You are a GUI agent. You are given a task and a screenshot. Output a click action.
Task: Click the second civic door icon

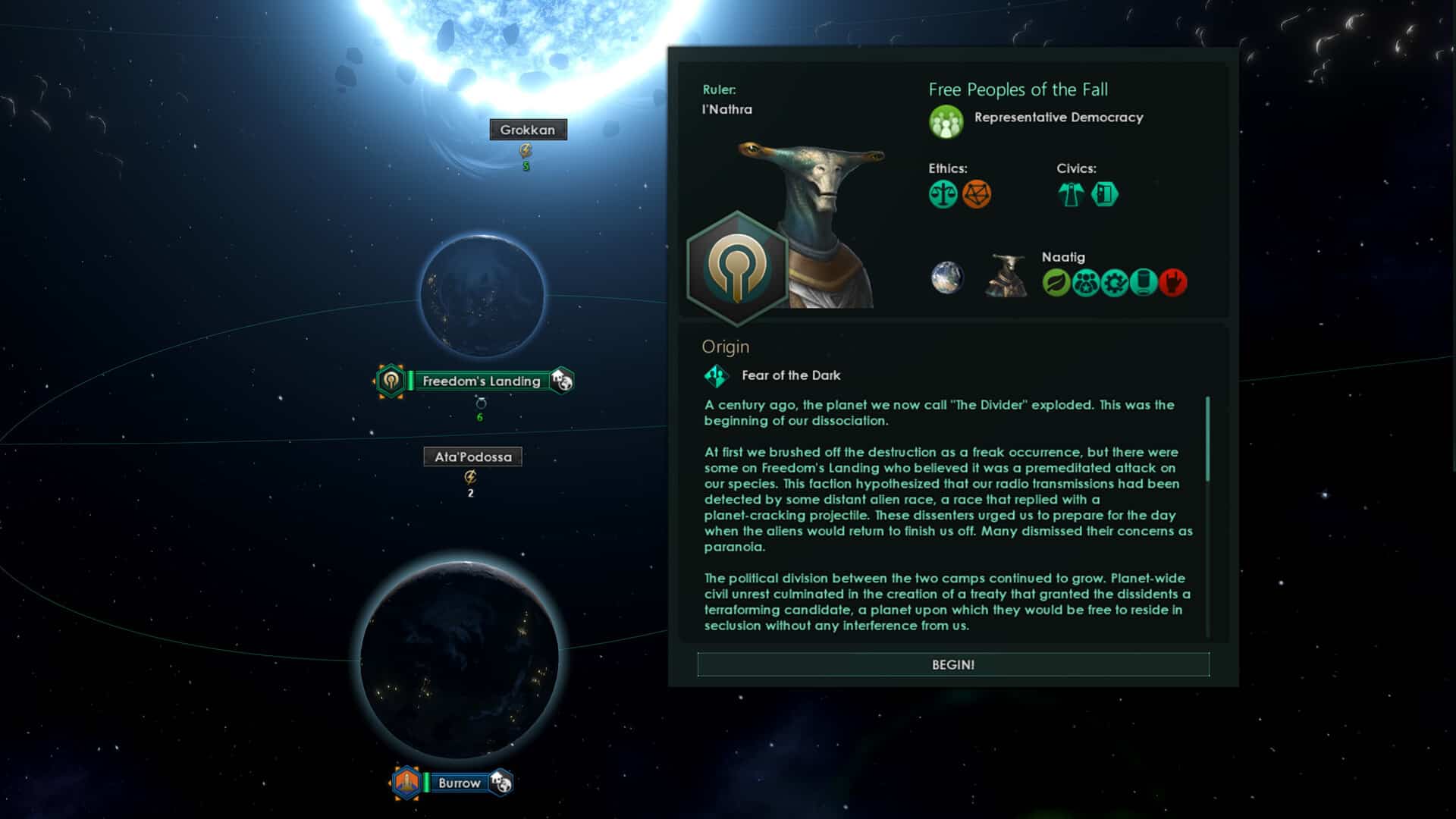1104,195
